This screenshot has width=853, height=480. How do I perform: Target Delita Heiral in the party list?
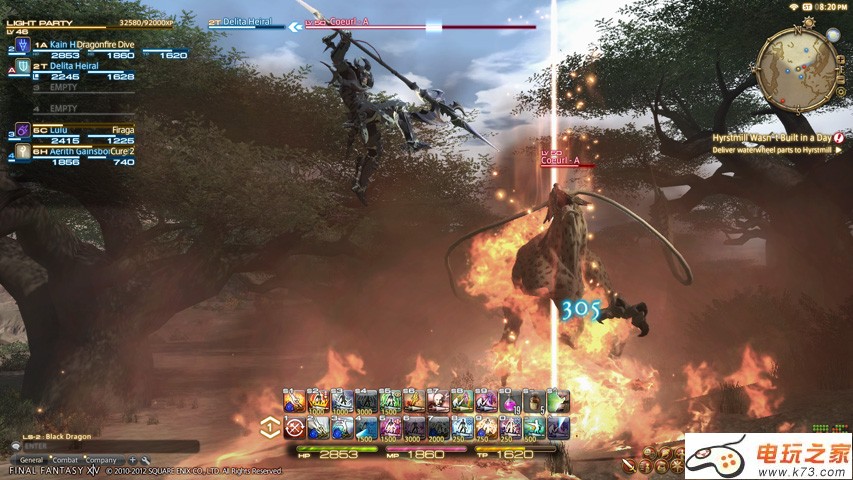click(x=70, y=66)
